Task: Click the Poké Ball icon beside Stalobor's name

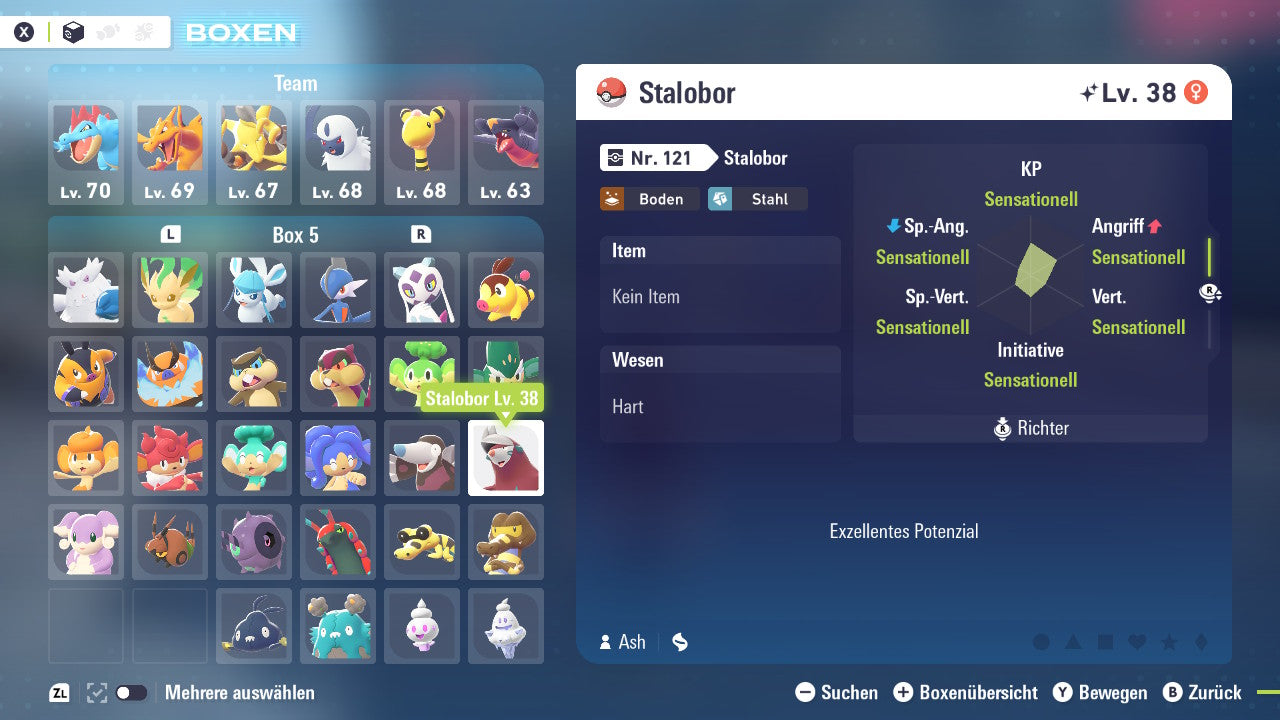Action: (610, 93)
